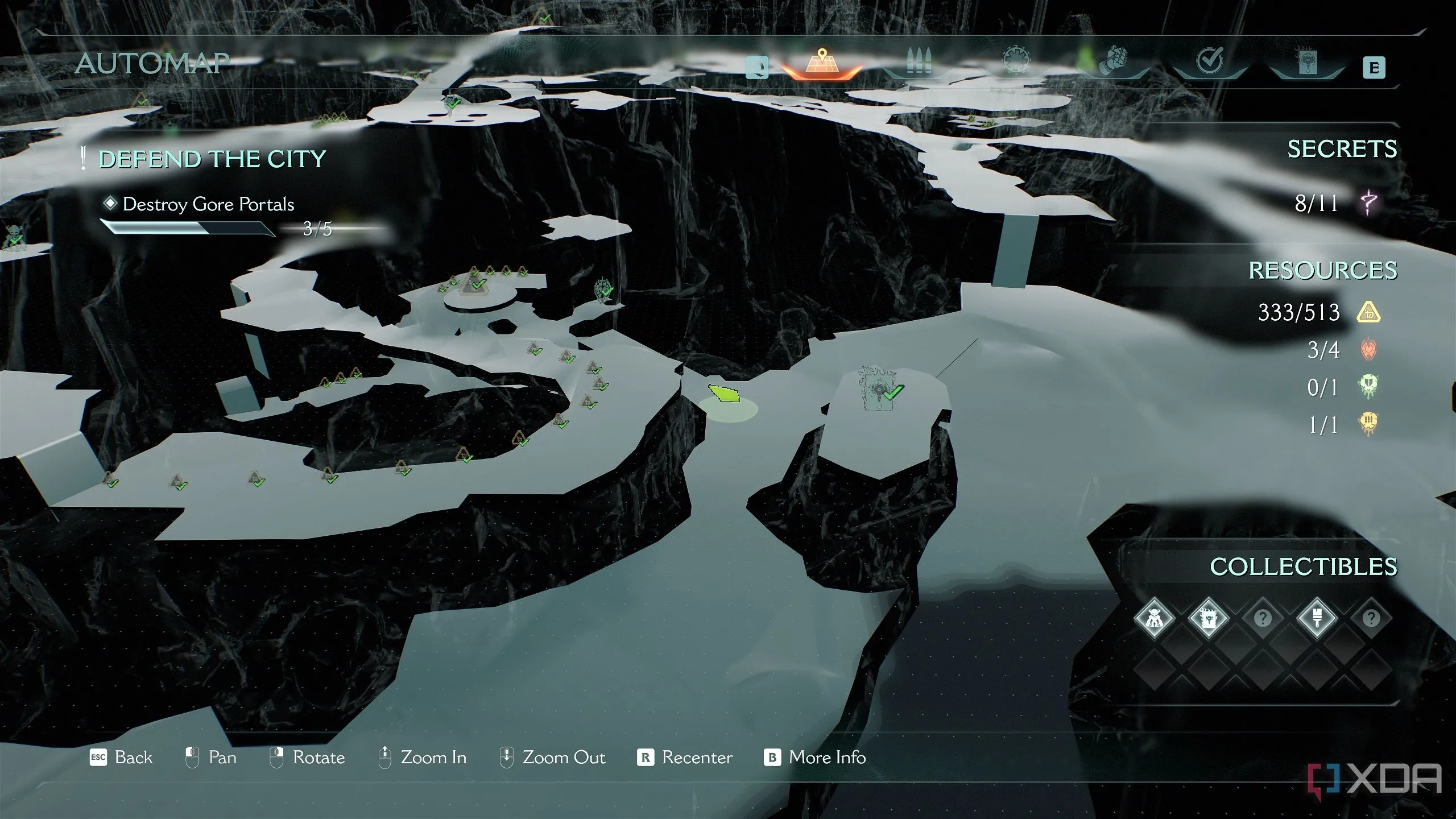
Task: Click the Zoom Out map control
Action: pos(552,758)
